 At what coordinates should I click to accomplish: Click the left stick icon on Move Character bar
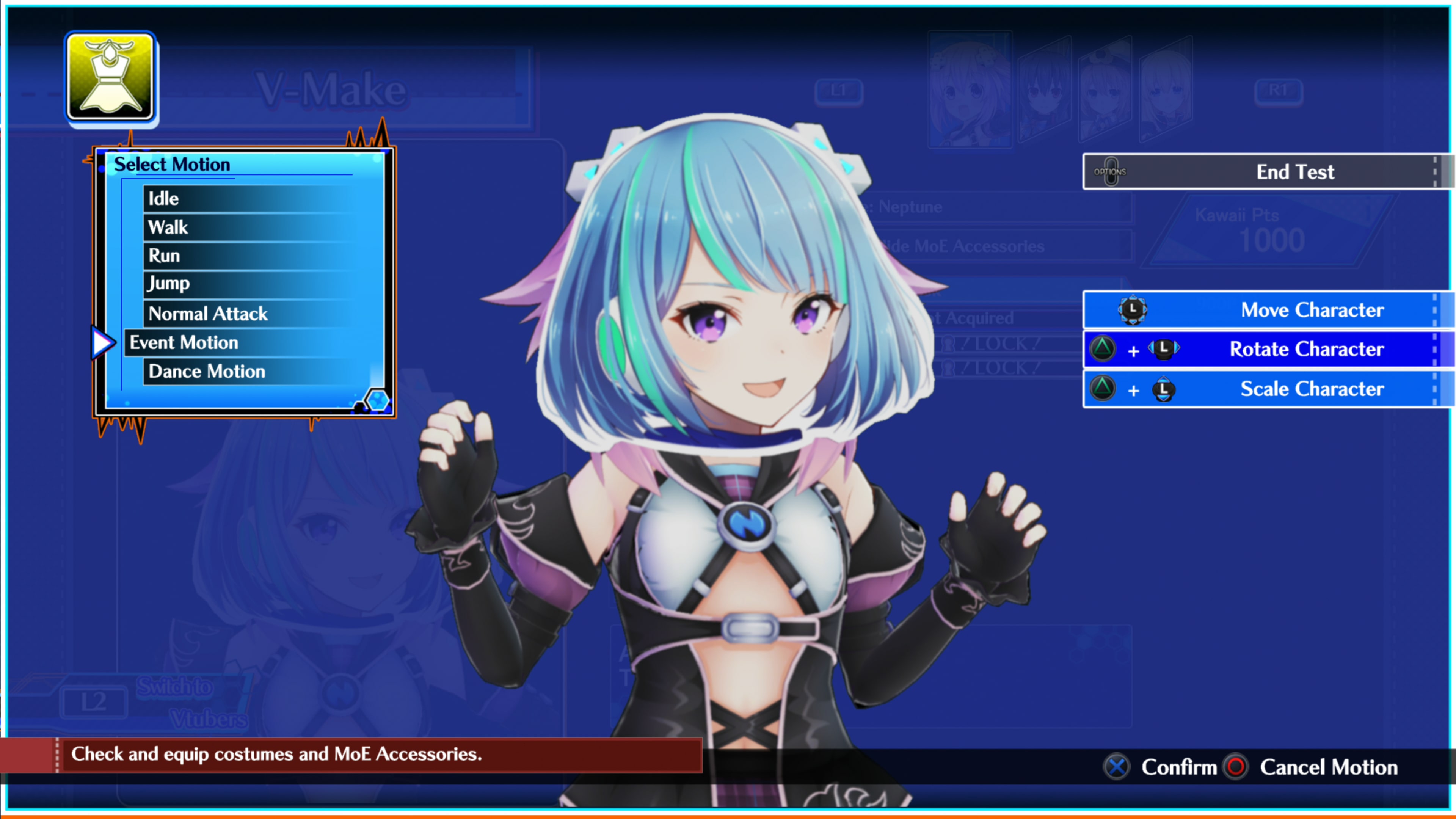tap(1133, 310)
